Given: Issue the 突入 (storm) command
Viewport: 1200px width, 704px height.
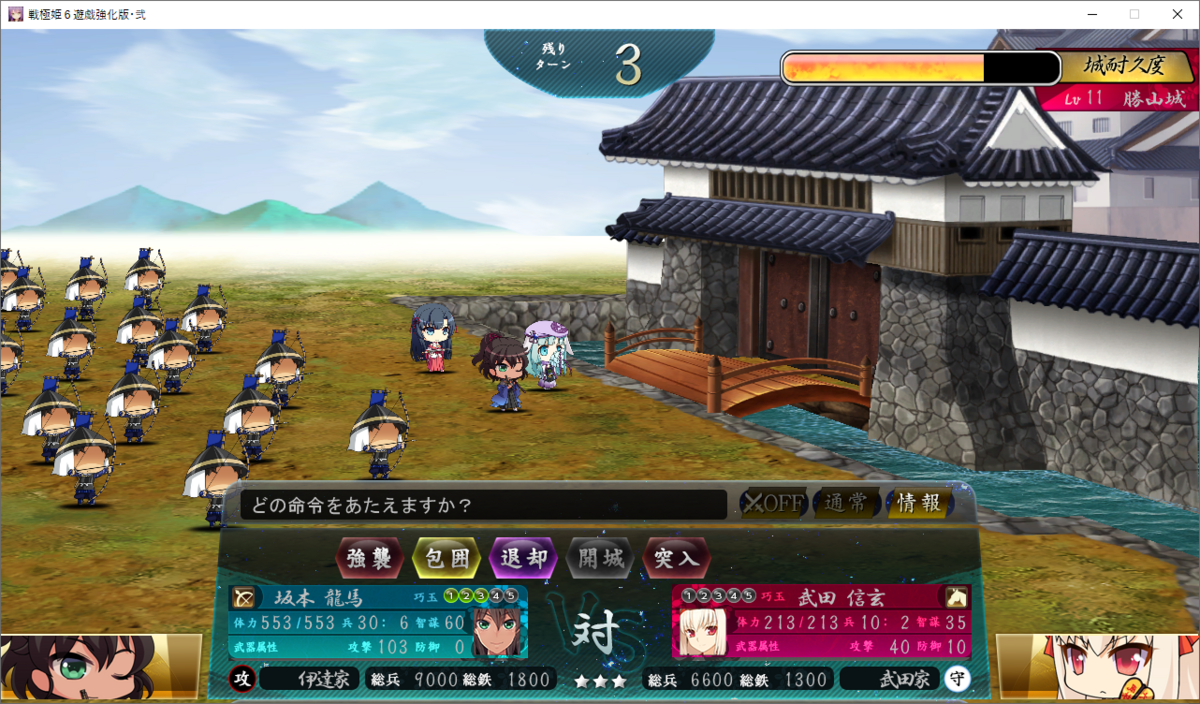Looking at the screenshot, I should 677,558.
